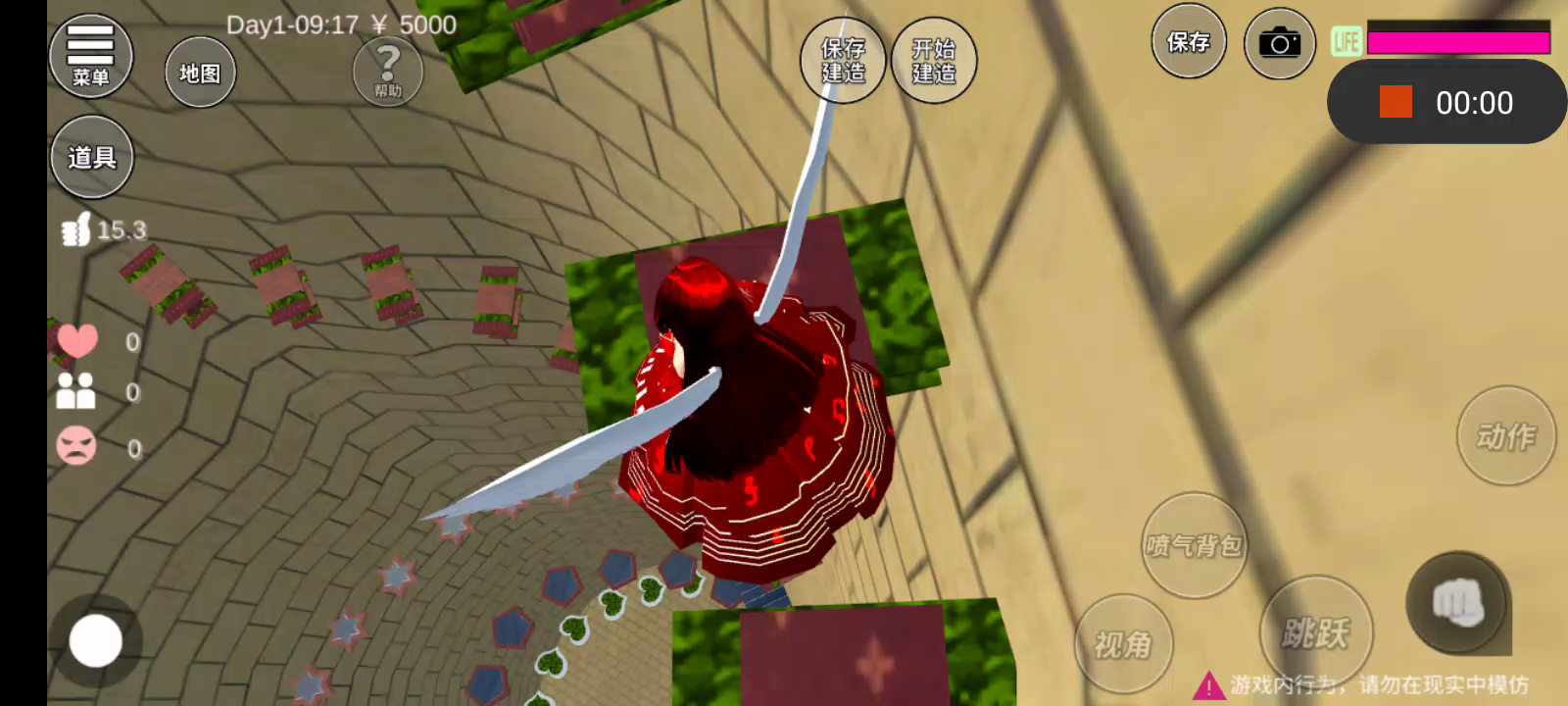Tap the 保存建造 save build button
Image resolution: width=1568 pixels, height=706 pixels.
[x=843, y=61]
